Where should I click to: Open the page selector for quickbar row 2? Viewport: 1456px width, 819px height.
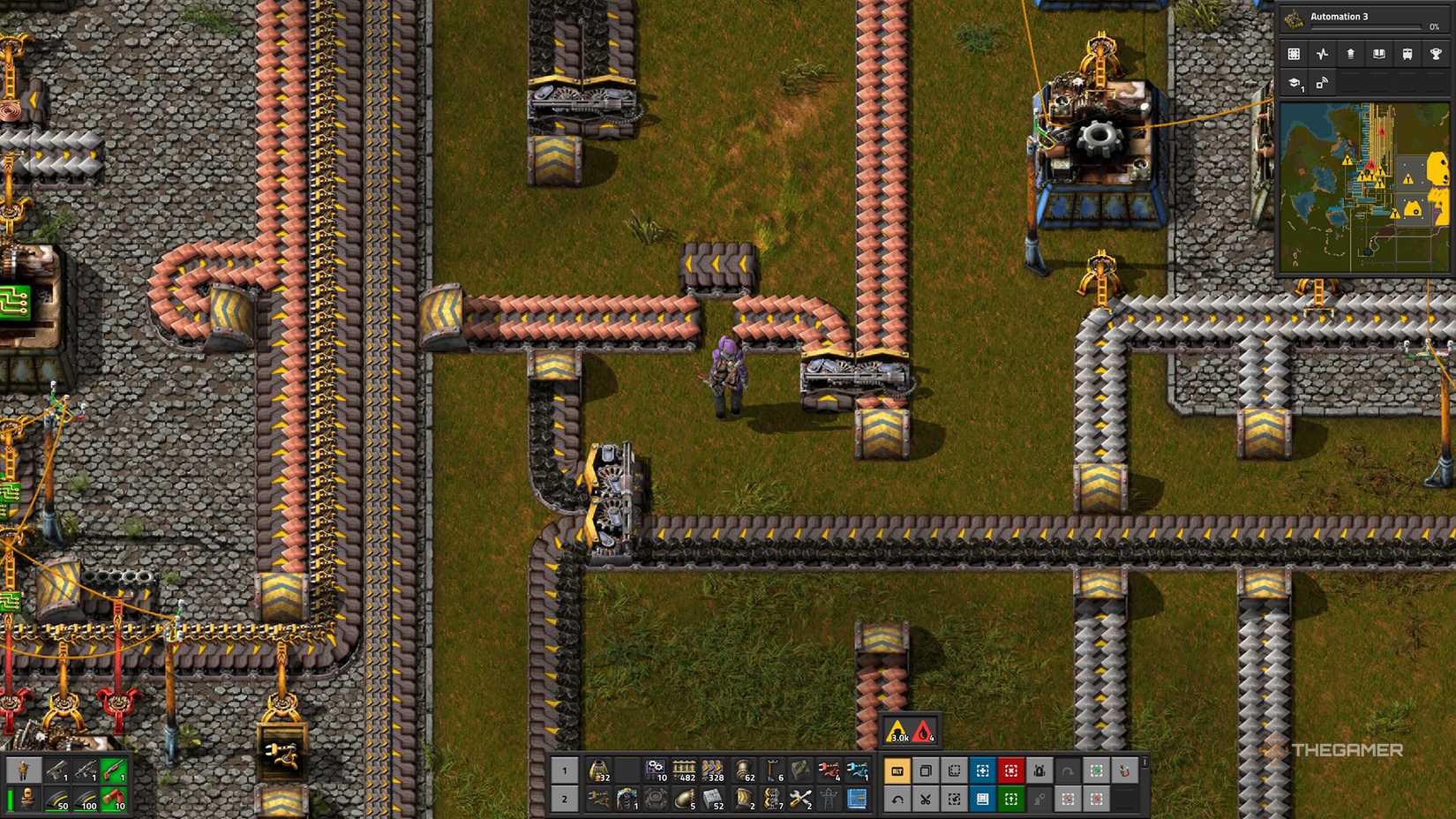[x=565, y=799]
